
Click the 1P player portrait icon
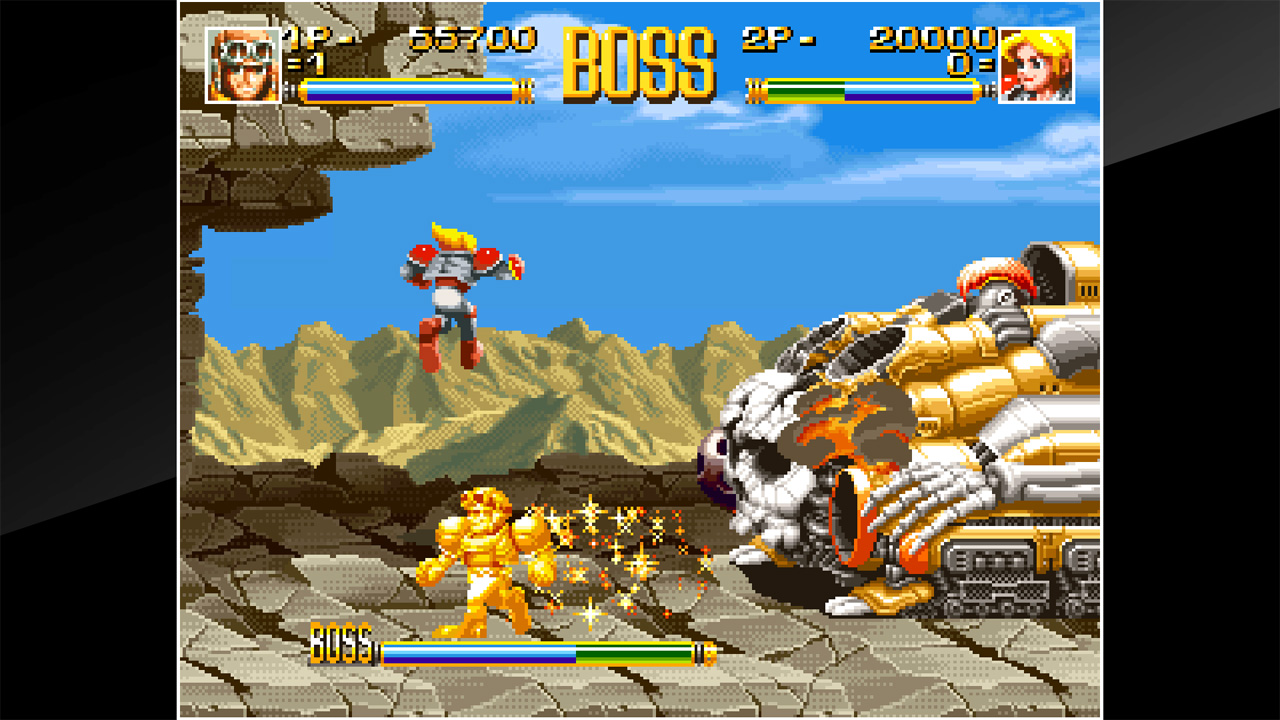(x=247, y=62)
